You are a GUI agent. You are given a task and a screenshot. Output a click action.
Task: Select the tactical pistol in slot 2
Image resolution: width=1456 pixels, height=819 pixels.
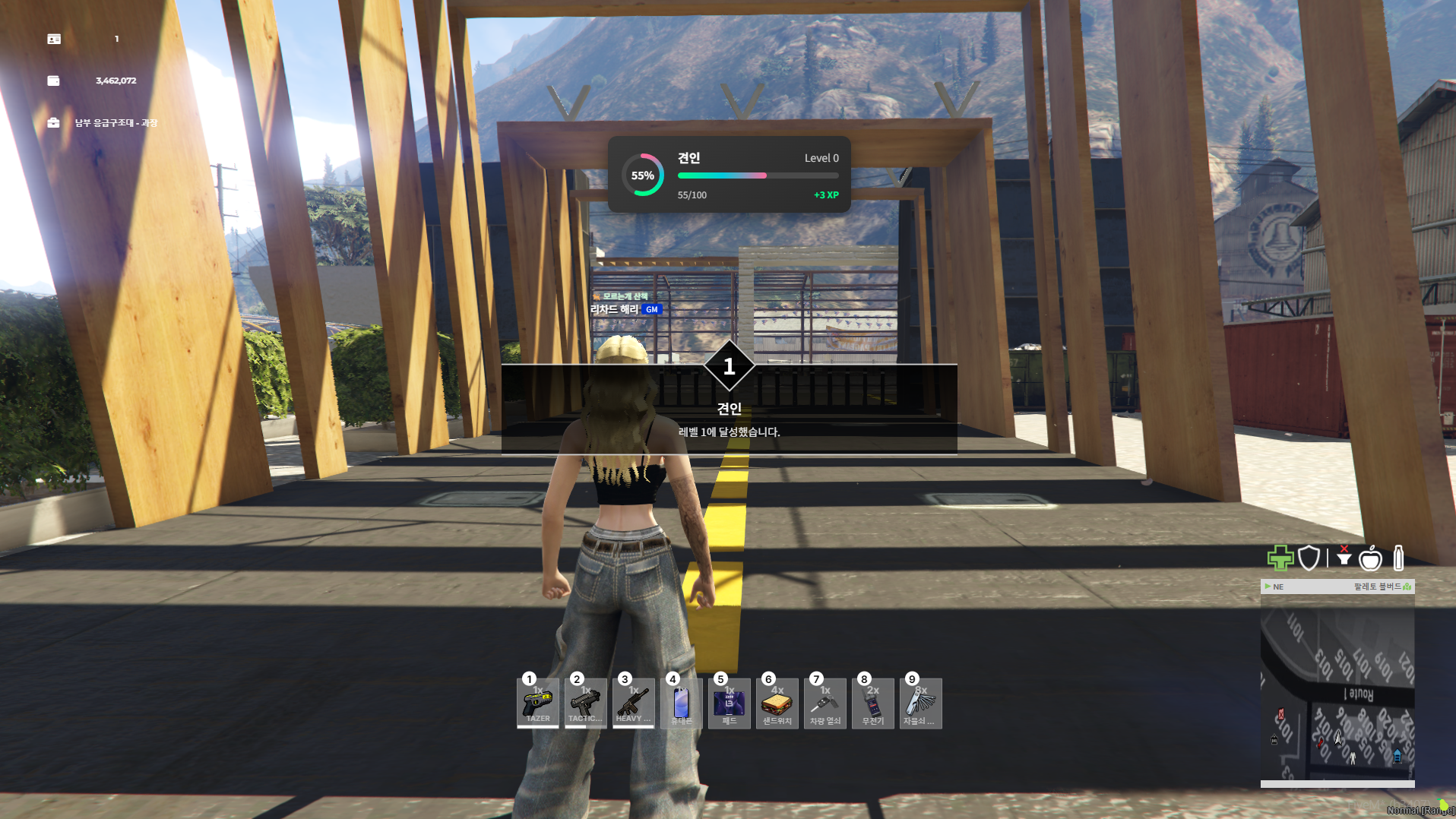click(585, 703)
